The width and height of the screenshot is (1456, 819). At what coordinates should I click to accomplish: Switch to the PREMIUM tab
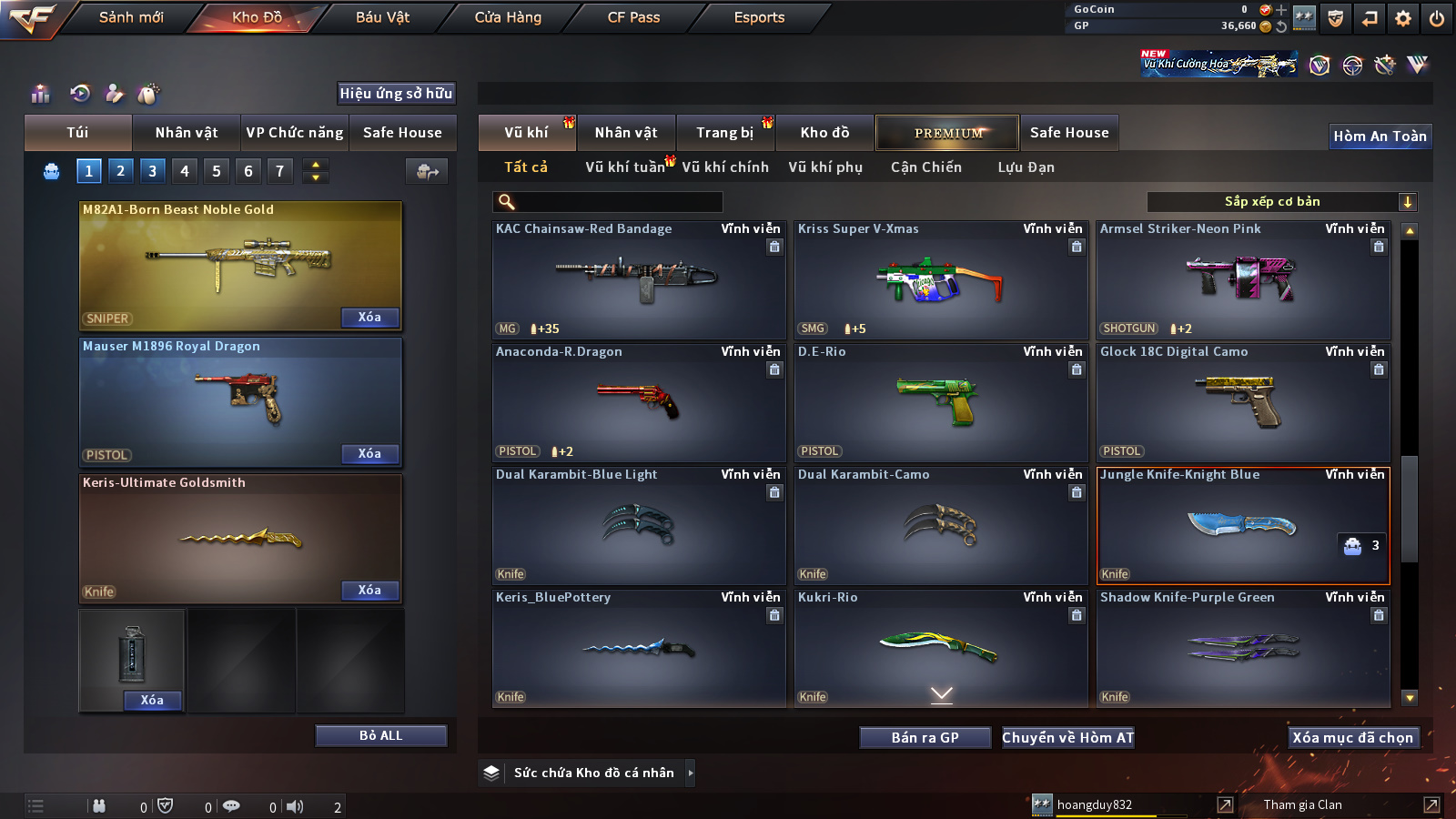tap(947, 133)
